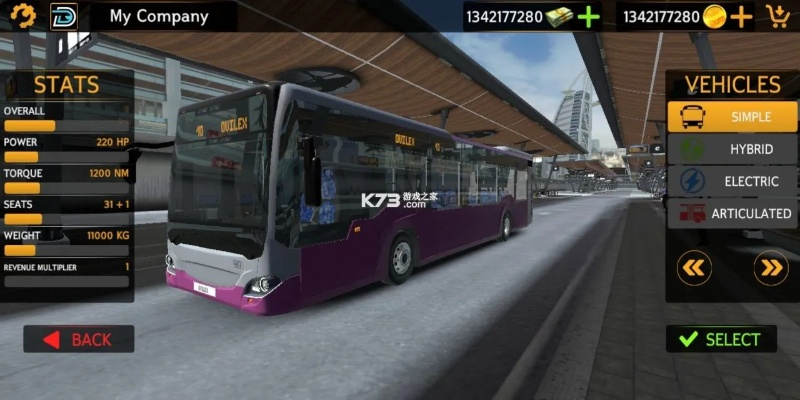Add more cash with green plus
This screenshot has width=800, height=400.
pyautogui.click(x=589, y=17)
